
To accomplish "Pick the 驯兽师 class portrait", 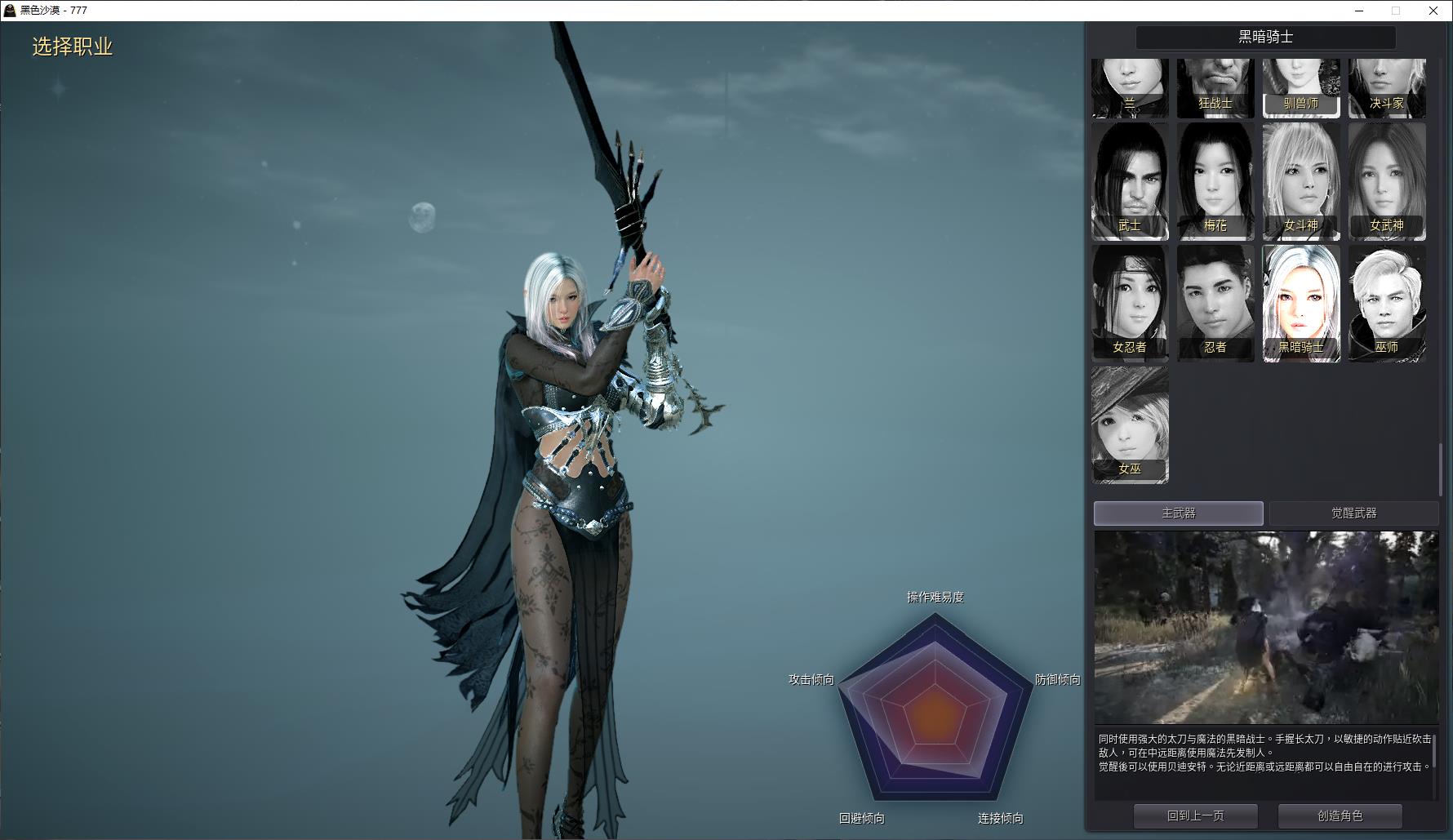I will (x=1301, y=87).
